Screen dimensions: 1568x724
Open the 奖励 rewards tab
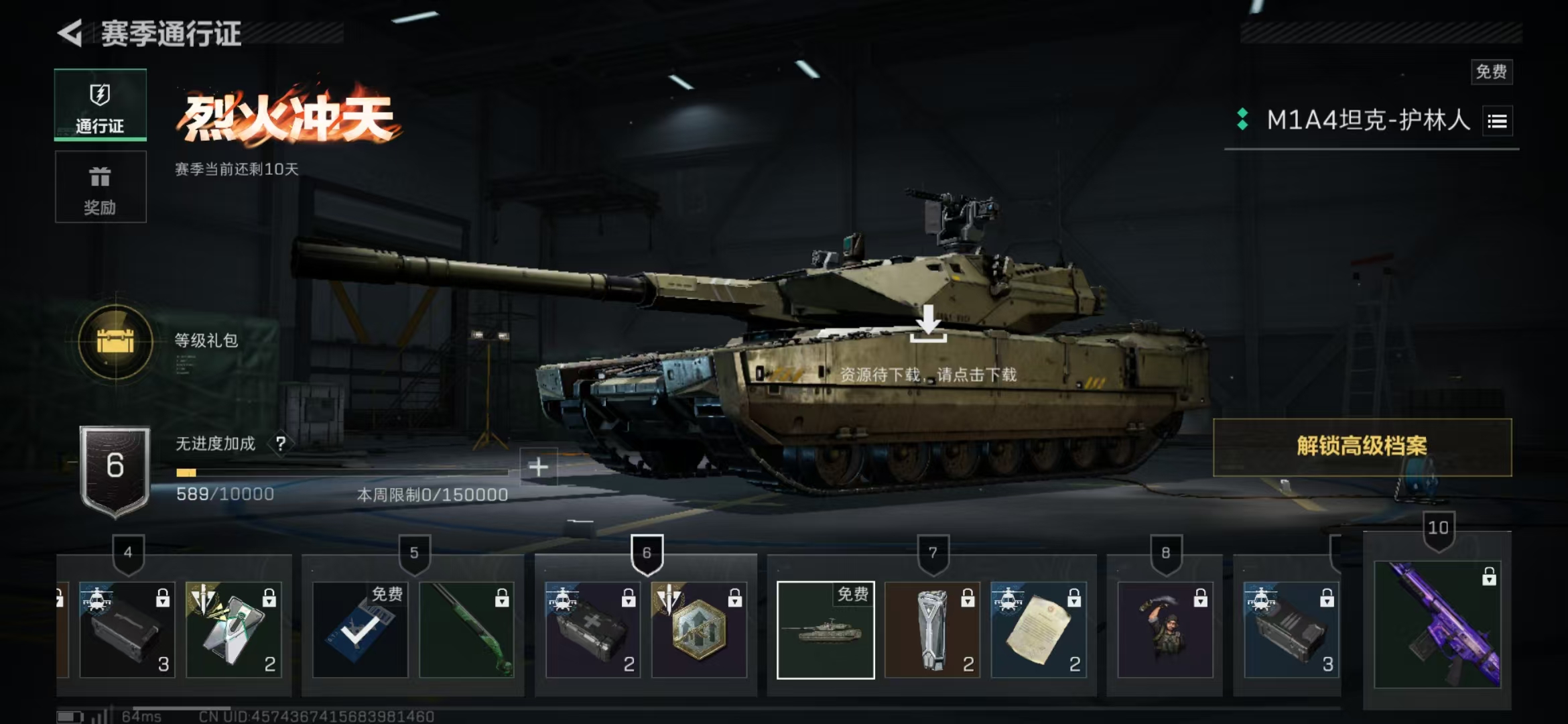click(101, 187)
